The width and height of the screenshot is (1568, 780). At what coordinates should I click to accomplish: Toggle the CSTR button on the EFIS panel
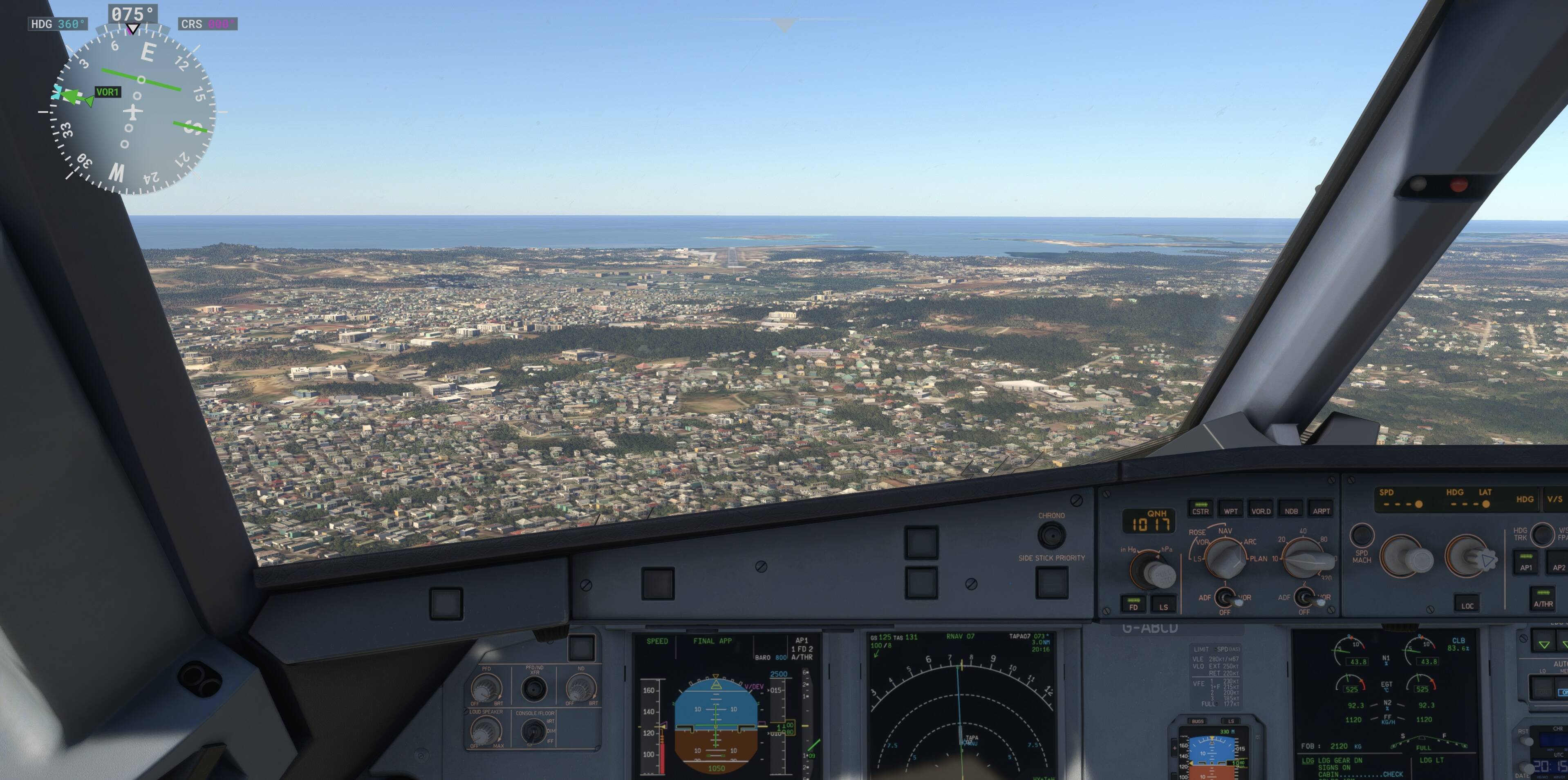point(1201,509)
